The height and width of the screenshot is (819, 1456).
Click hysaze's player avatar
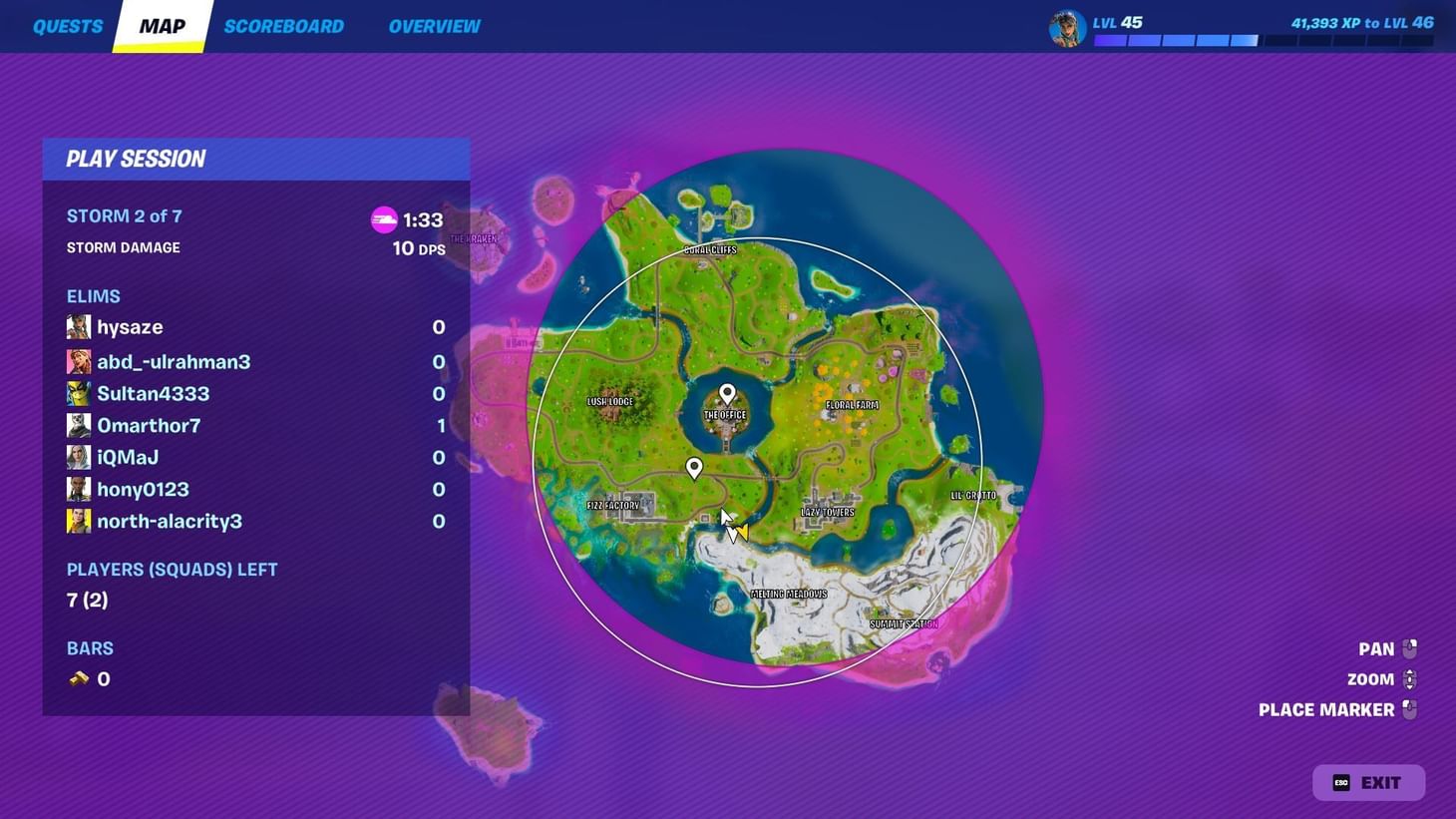click(79, 326)
